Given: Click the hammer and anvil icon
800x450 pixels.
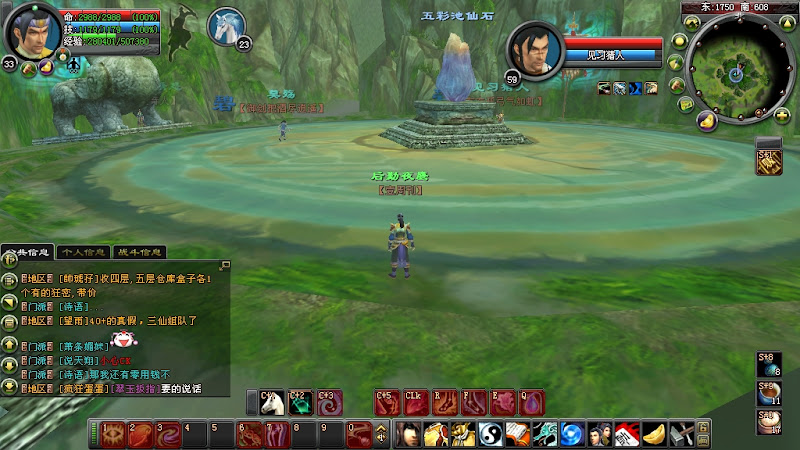Looking at the screenshot, I should pos(681,434).
